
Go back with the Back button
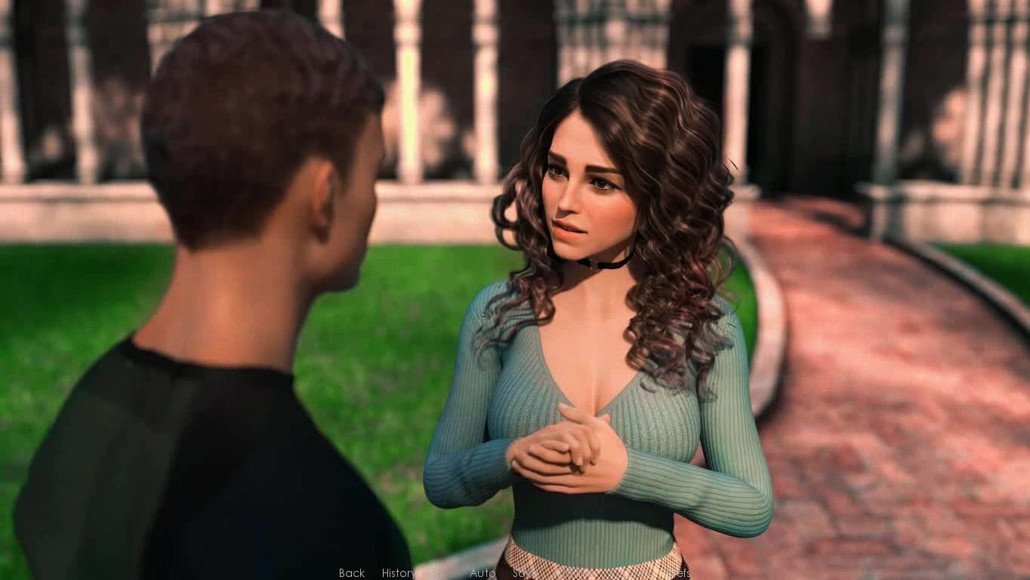pos(352,573)
